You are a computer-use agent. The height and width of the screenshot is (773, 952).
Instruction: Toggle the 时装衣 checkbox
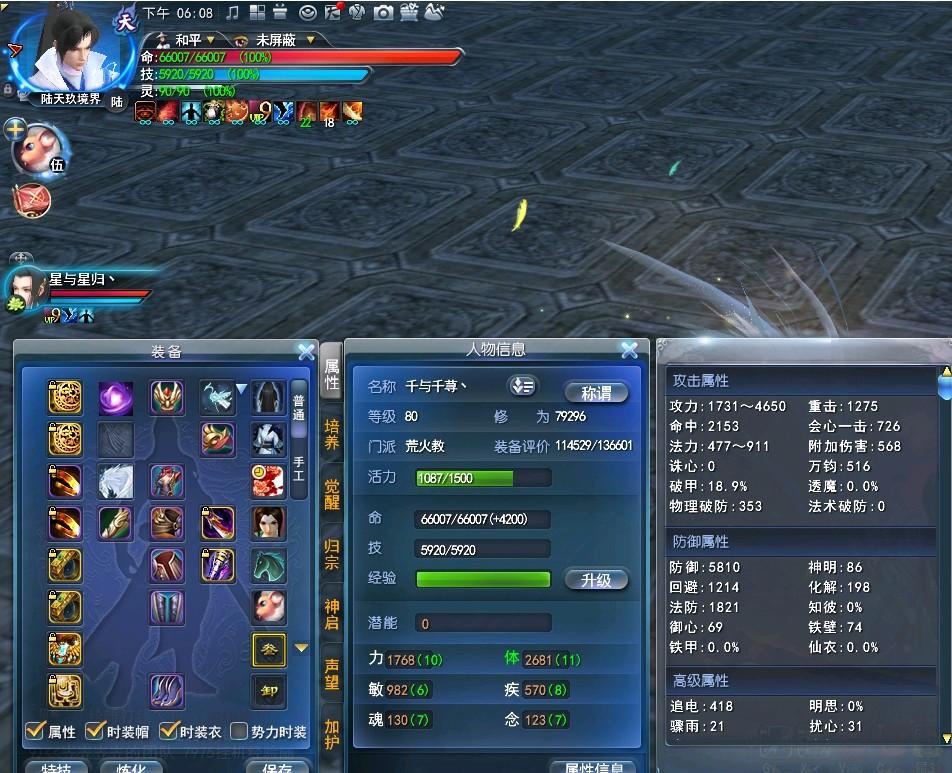coord(168,731)
